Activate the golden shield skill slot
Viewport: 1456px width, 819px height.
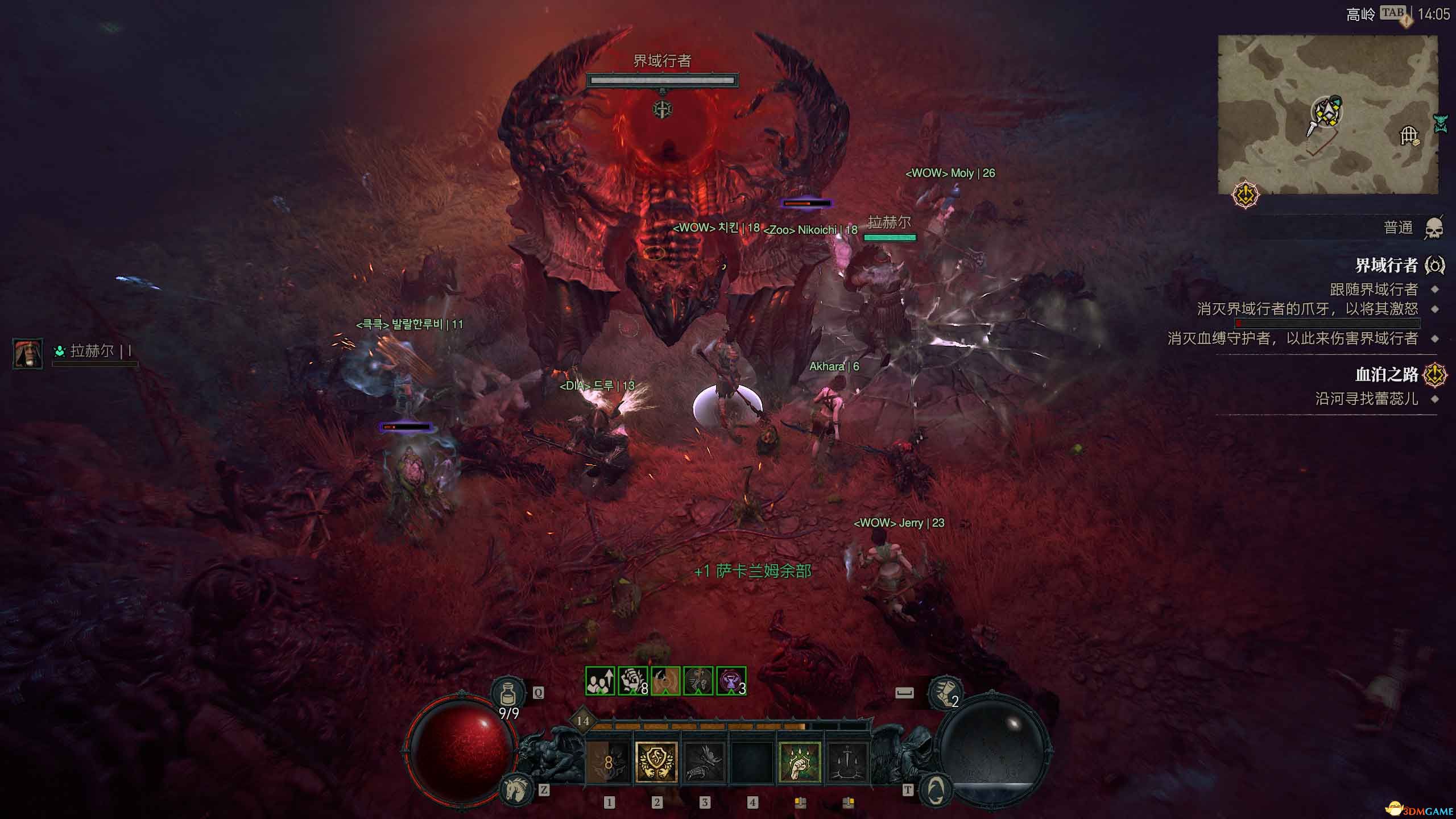coord(656,762)
